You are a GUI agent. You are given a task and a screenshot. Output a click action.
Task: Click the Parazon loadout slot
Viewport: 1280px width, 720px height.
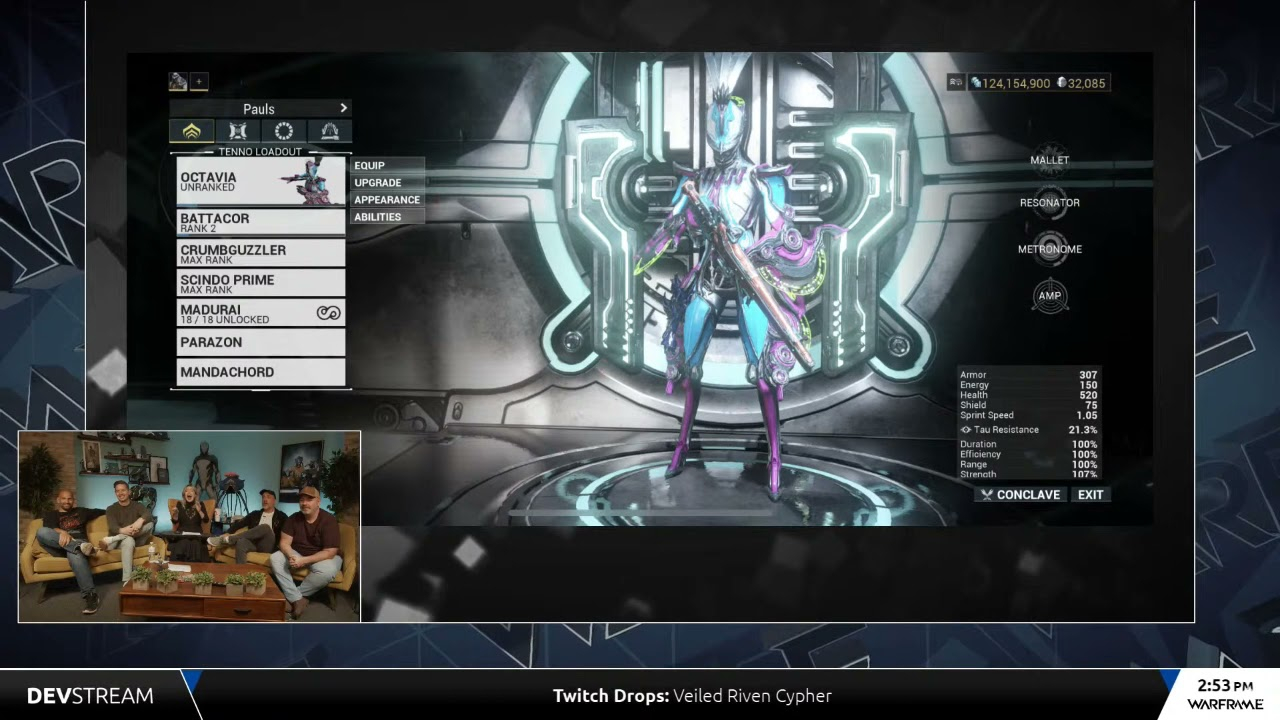pos(260,342)
